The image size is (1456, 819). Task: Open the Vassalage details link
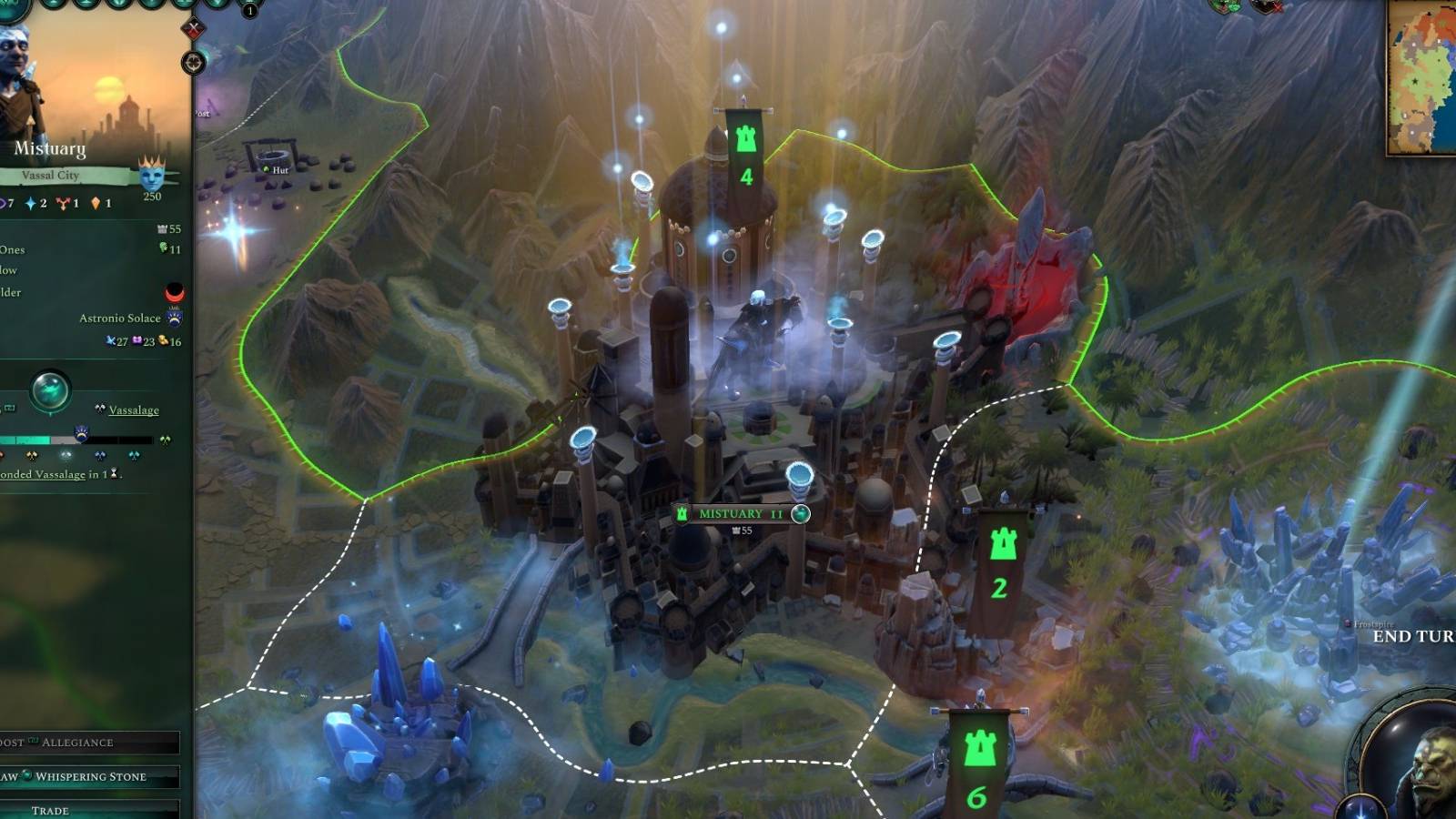point(133,409)
